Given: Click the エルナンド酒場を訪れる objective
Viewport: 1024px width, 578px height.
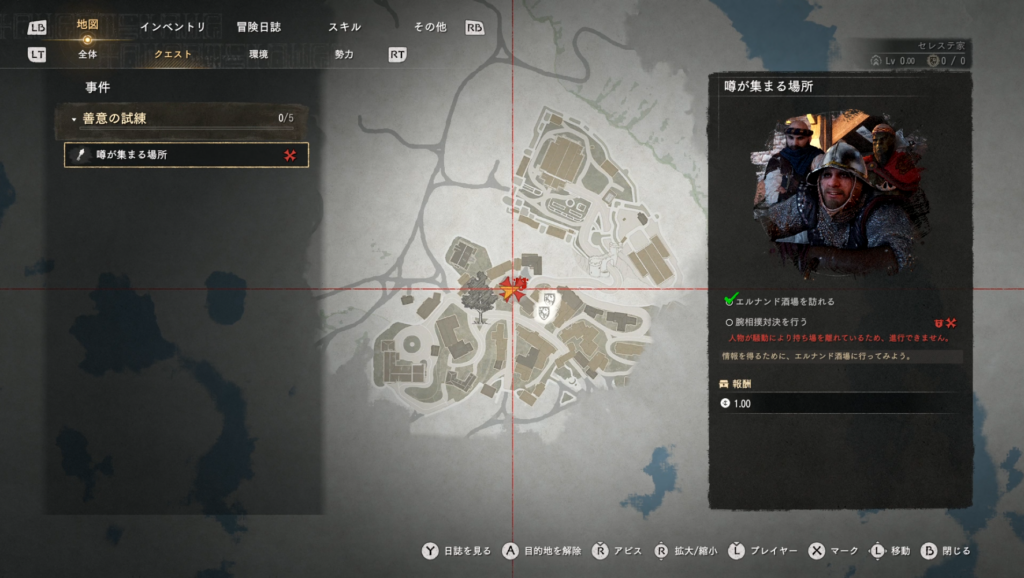Looking at the screenshot, I should click(x=784, y=301).
